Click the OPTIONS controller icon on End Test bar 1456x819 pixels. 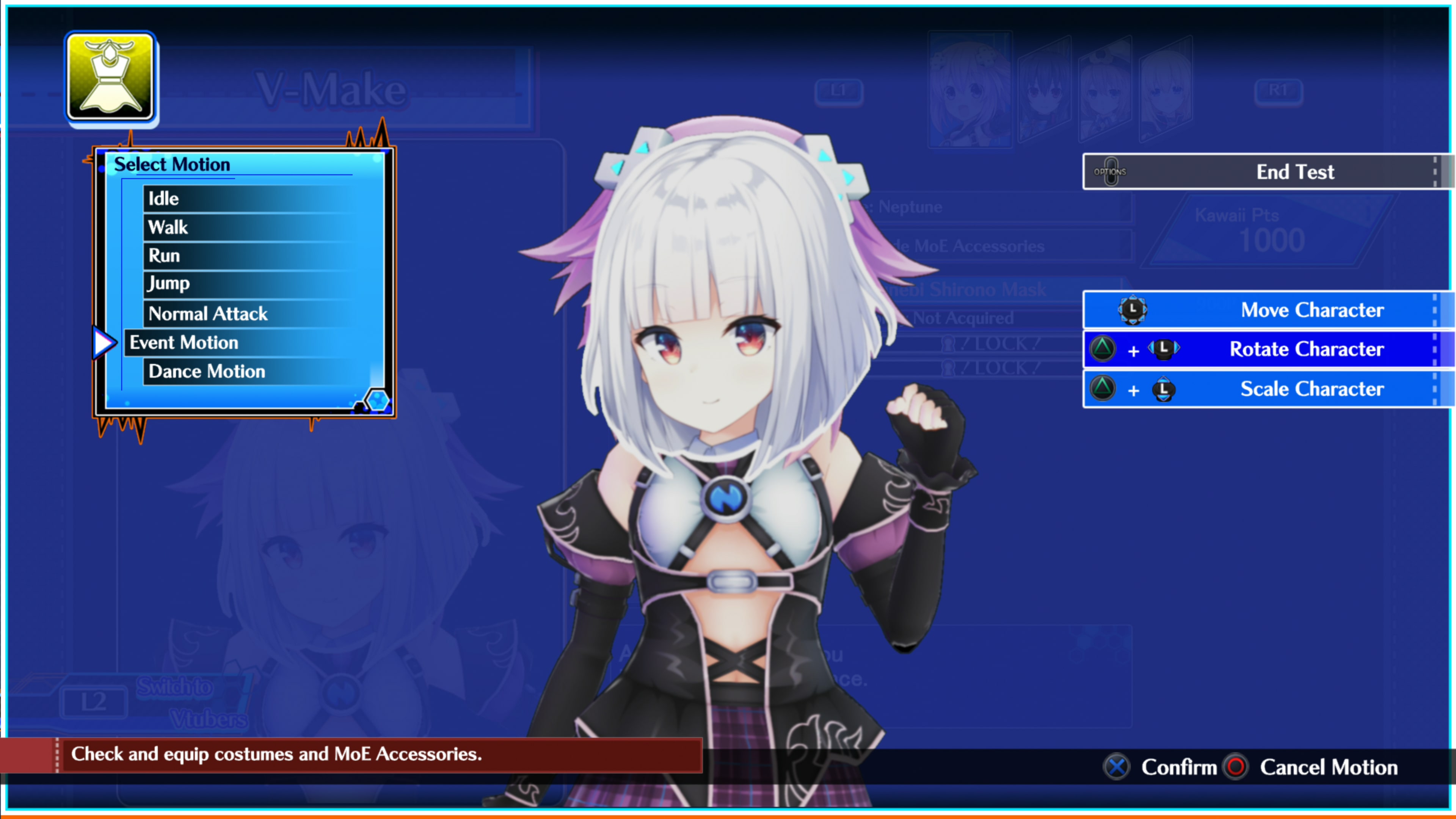tap(1111, 171)
